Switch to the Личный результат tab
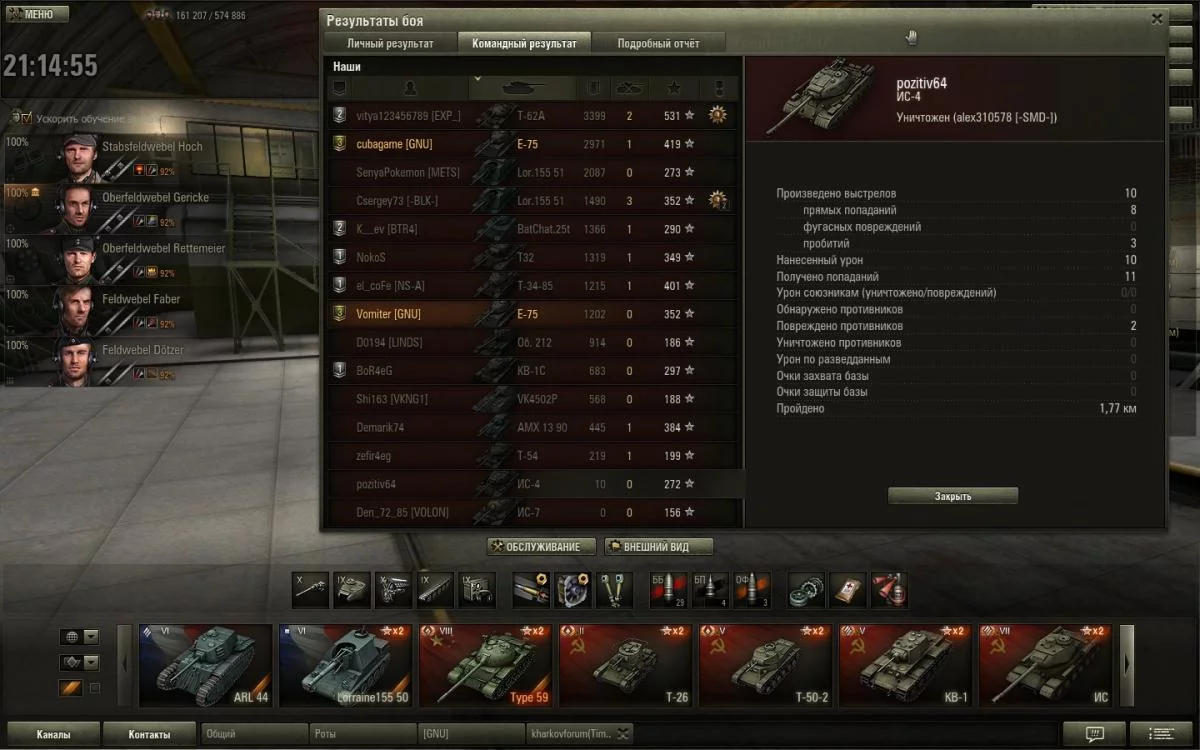 390,44
